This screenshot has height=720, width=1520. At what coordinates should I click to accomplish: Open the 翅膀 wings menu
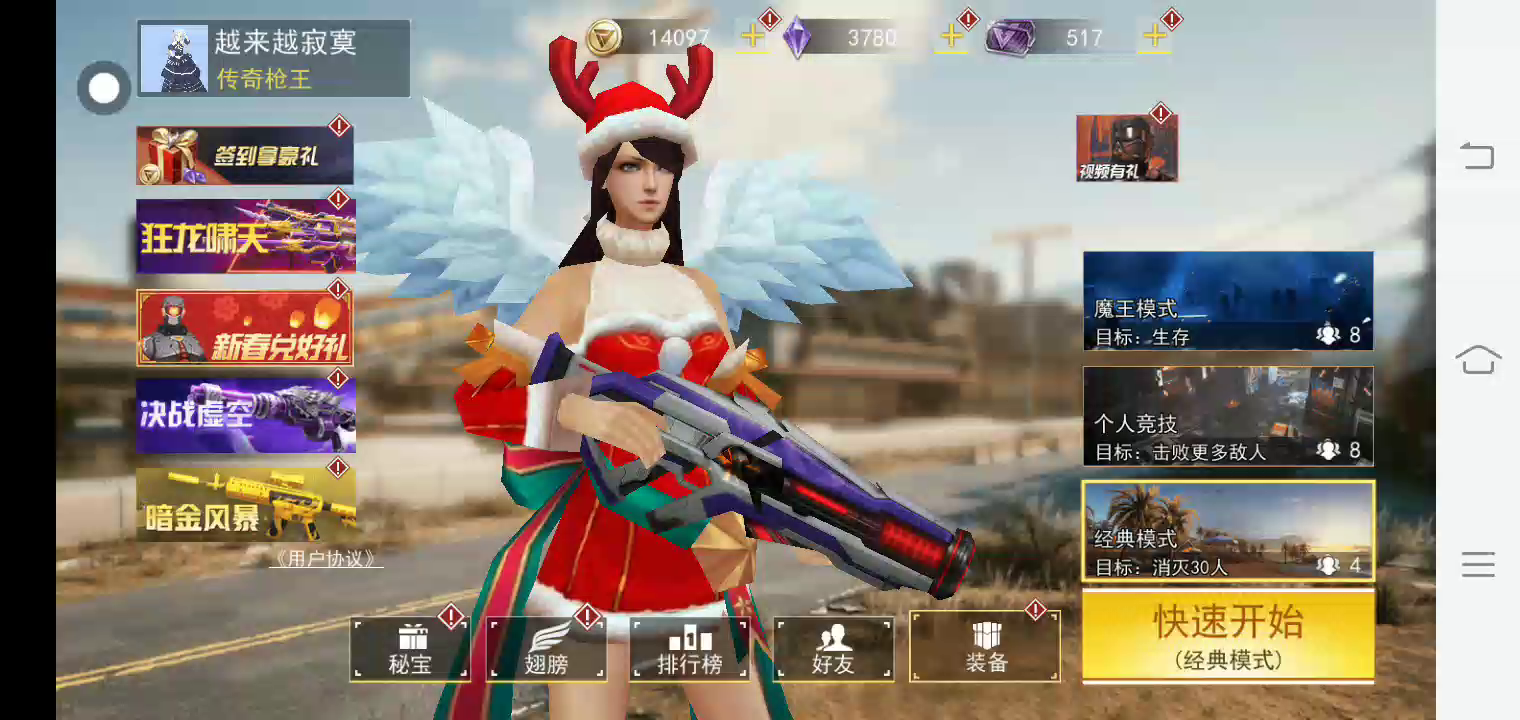click(x=546, y=649)
